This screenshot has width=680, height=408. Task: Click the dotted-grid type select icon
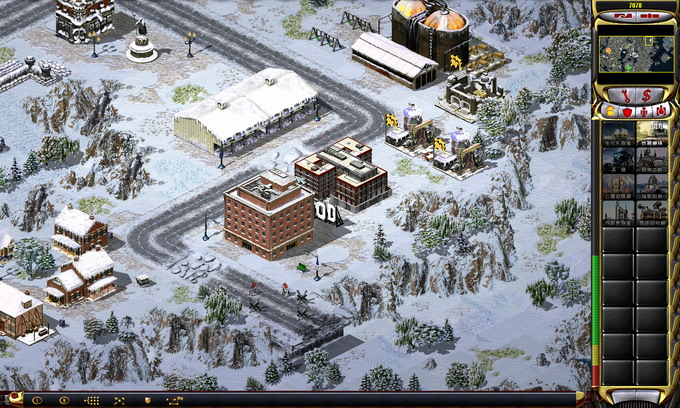(x=91, y=401)
